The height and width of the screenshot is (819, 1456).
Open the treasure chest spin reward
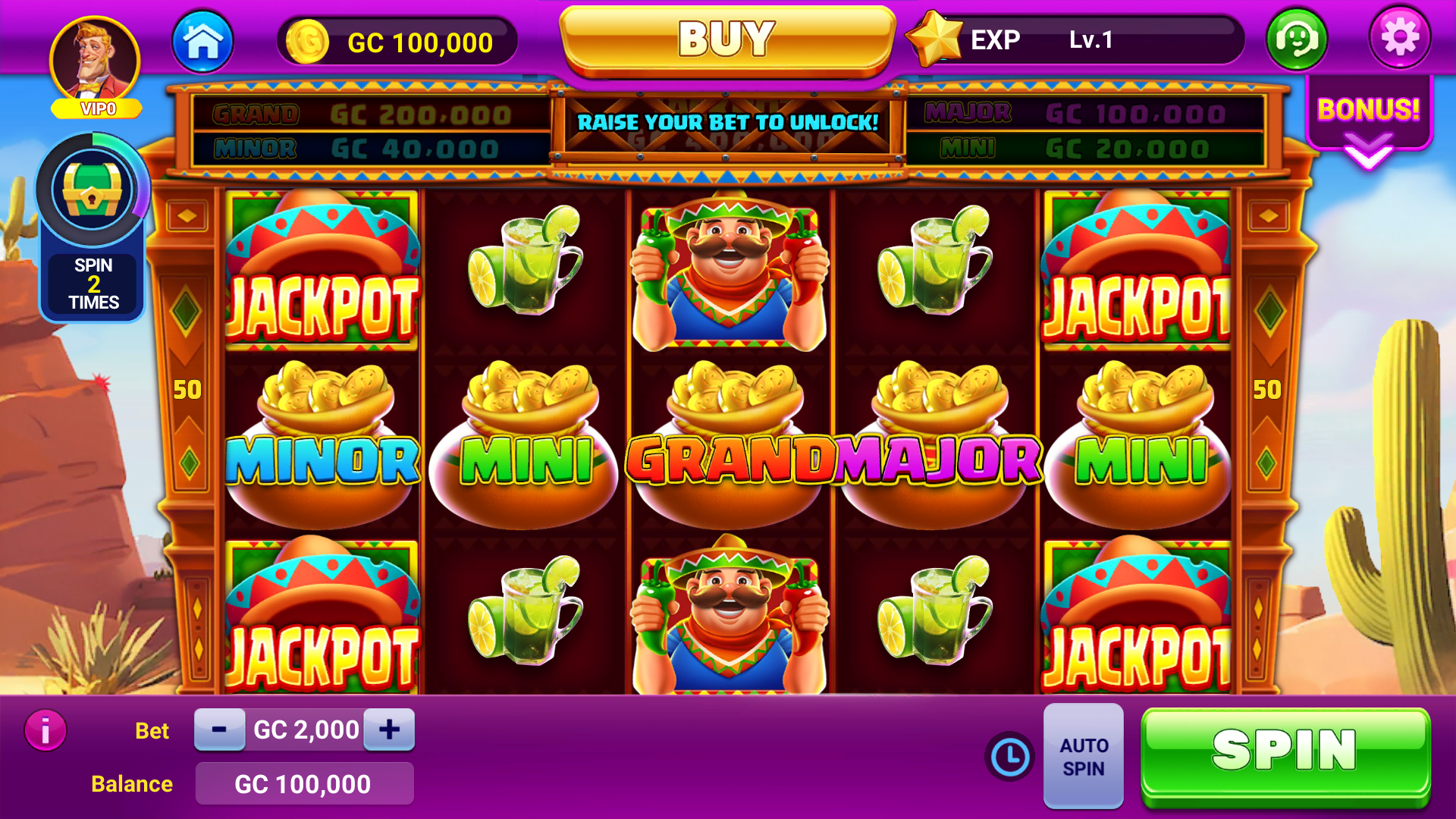(92, 191)
